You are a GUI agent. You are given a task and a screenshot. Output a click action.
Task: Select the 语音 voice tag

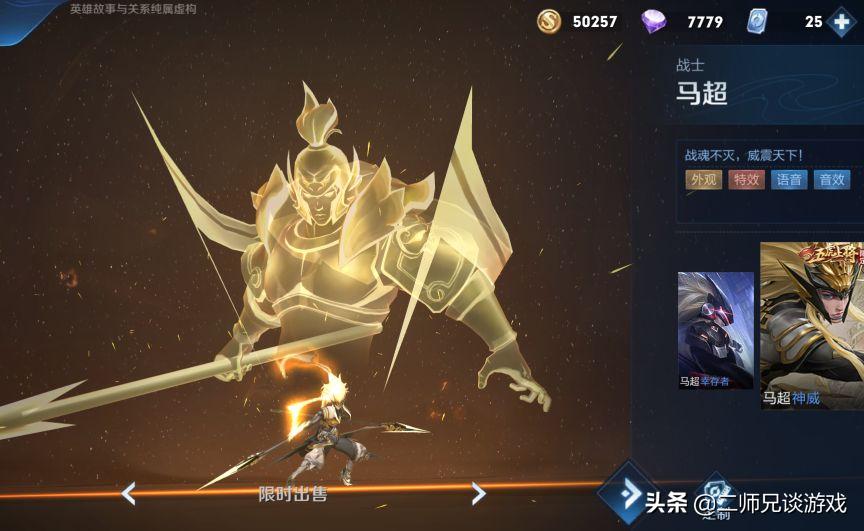(789, 180)
